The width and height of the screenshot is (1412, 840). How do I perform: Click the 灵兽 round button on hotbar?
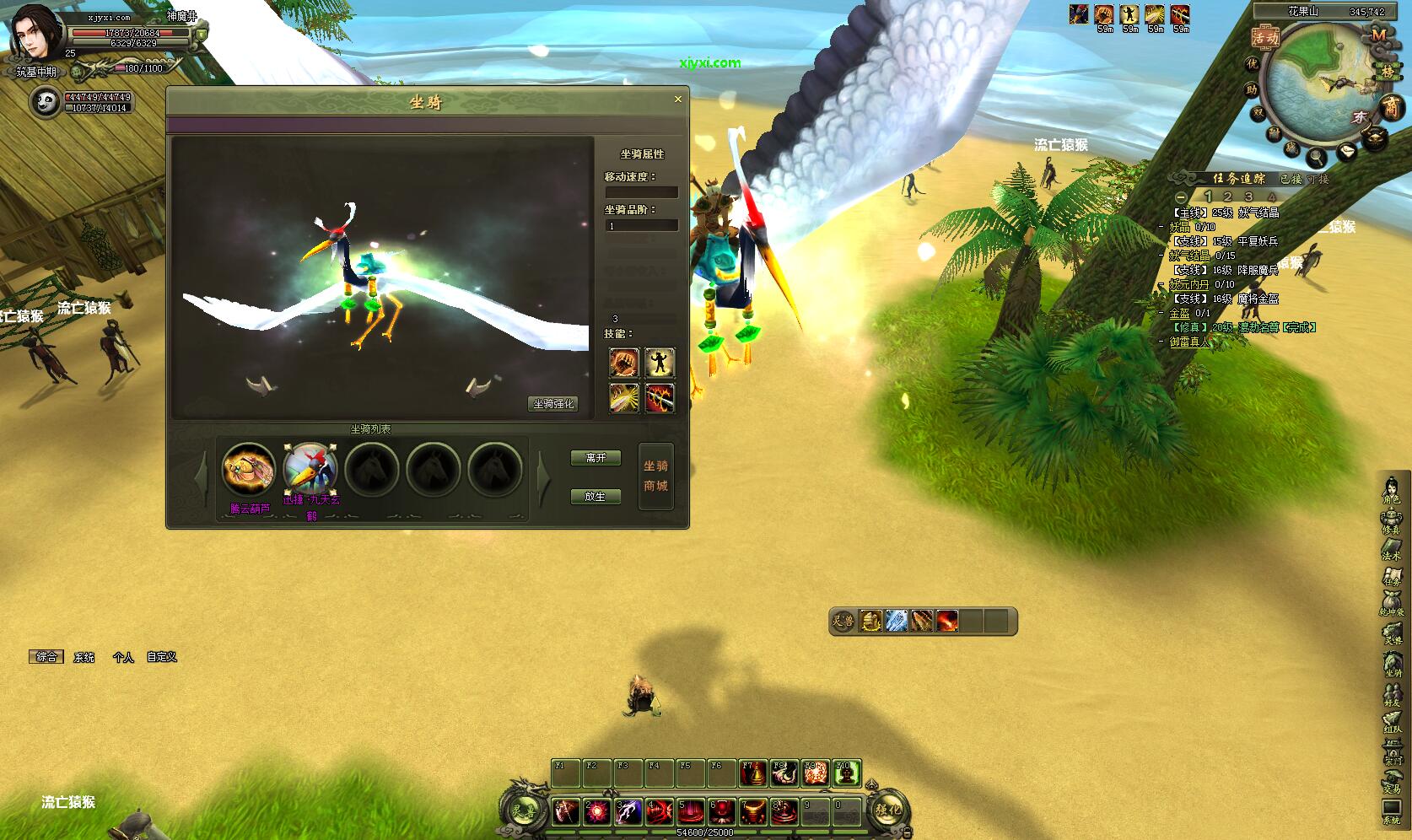(524, 810)
